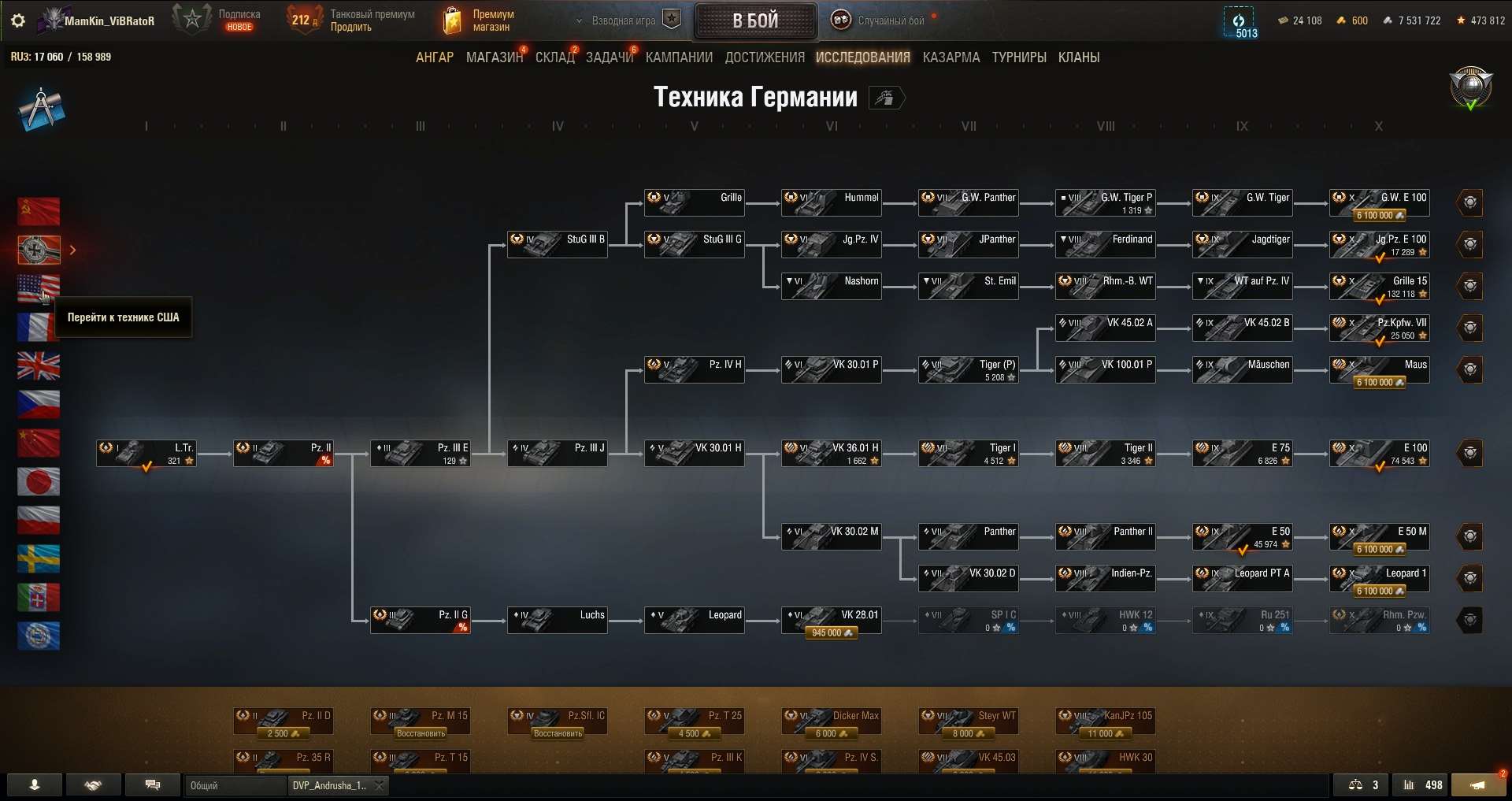This screenshot has width=1512, height=801.
Task: Select the USSR flag in nation sidebar
Action: coord(39,211)
